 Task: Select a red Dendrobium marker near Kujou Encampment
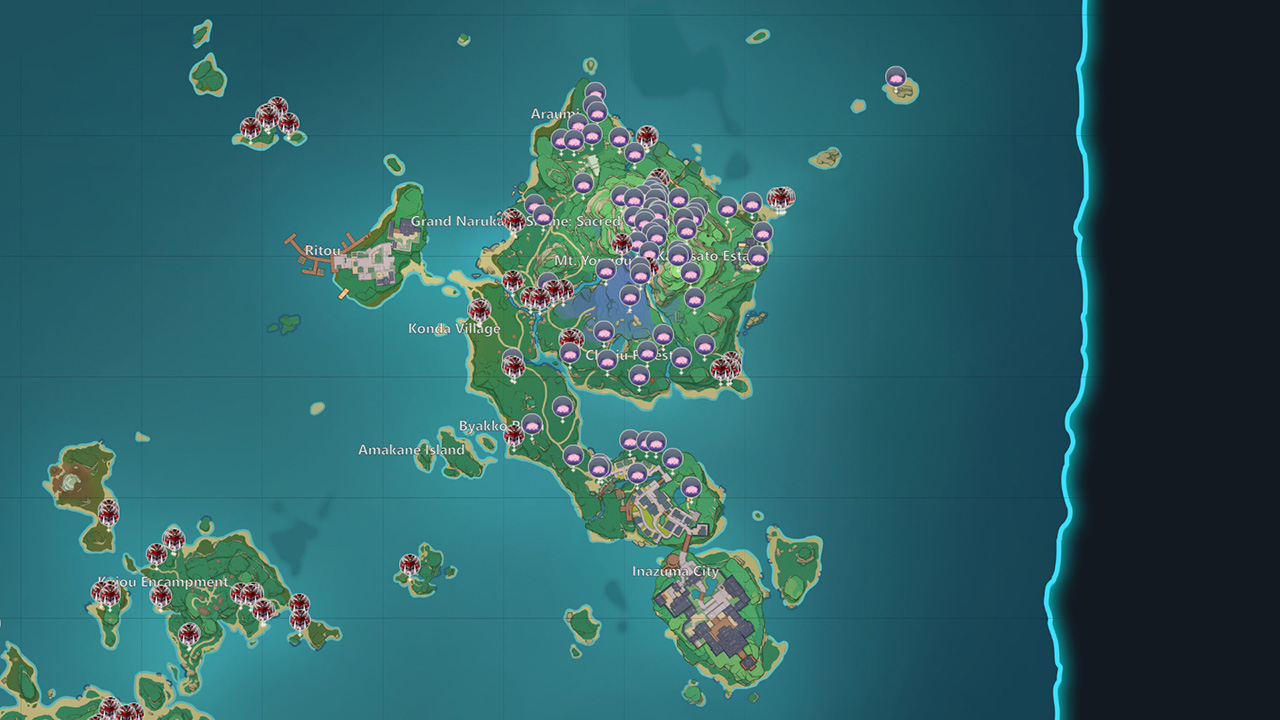point(160,595)
